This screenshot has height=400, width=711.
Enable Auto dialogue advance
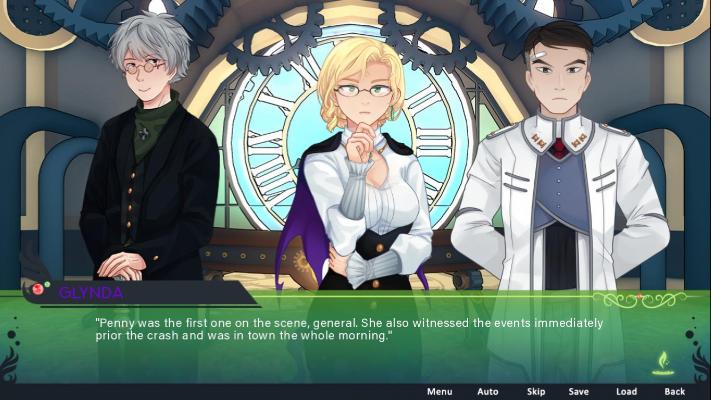(487, 391)
